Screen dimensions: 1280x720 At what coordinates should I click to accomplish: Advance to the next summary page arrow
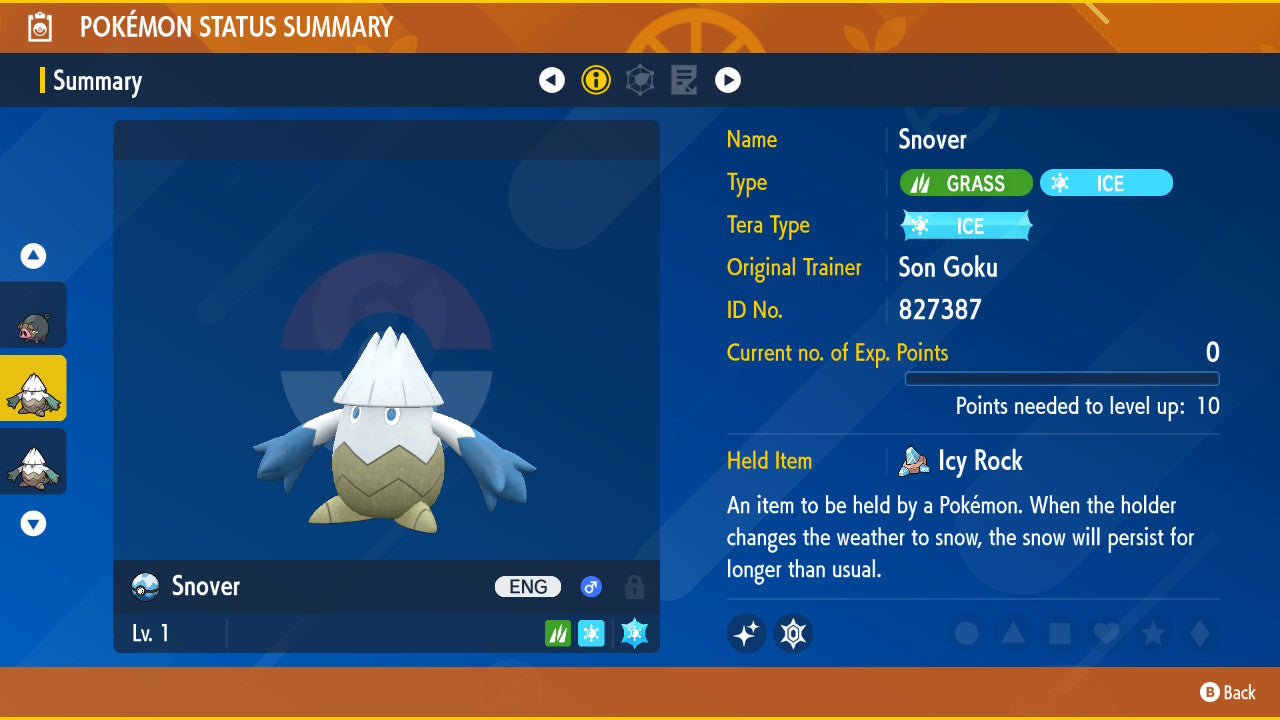(728, 80)
